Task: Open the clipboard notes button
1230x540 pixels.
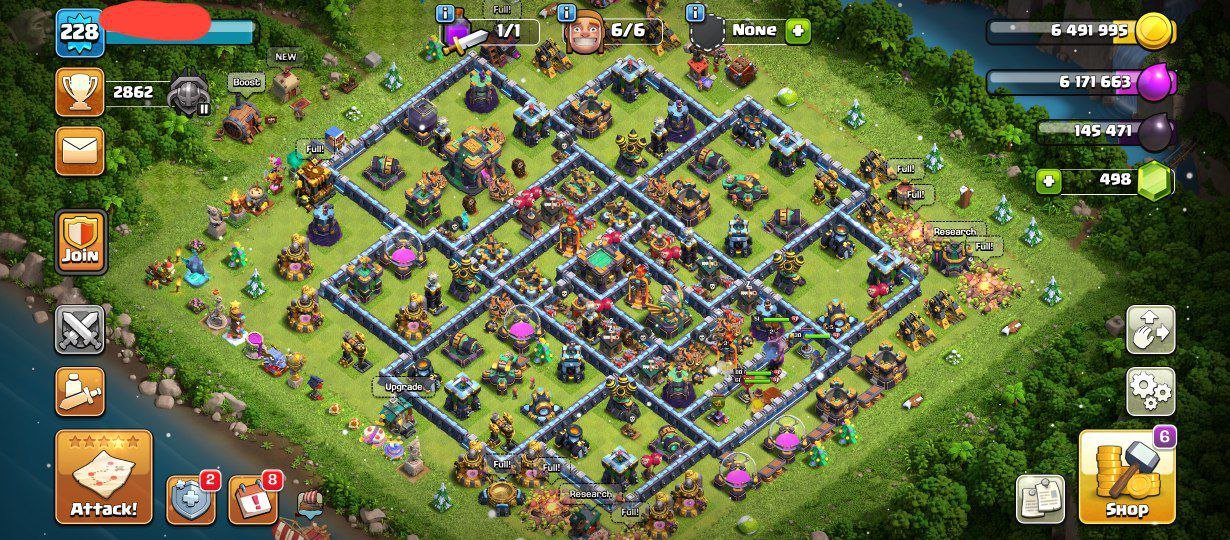Action: (1040, 498)
